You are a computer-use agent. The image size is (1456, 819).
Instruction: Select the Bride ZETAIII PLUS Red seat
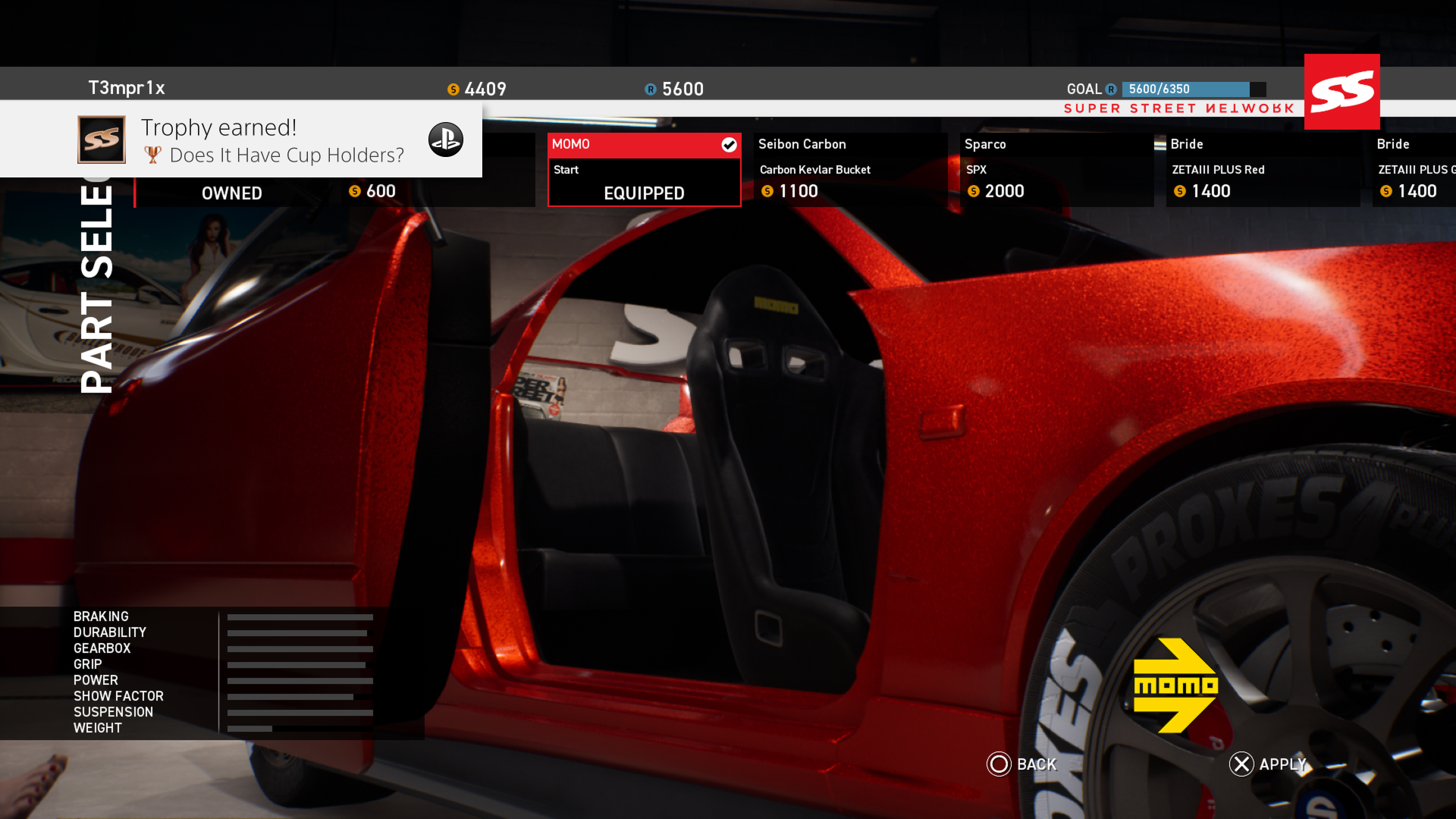click(1263, 170)
